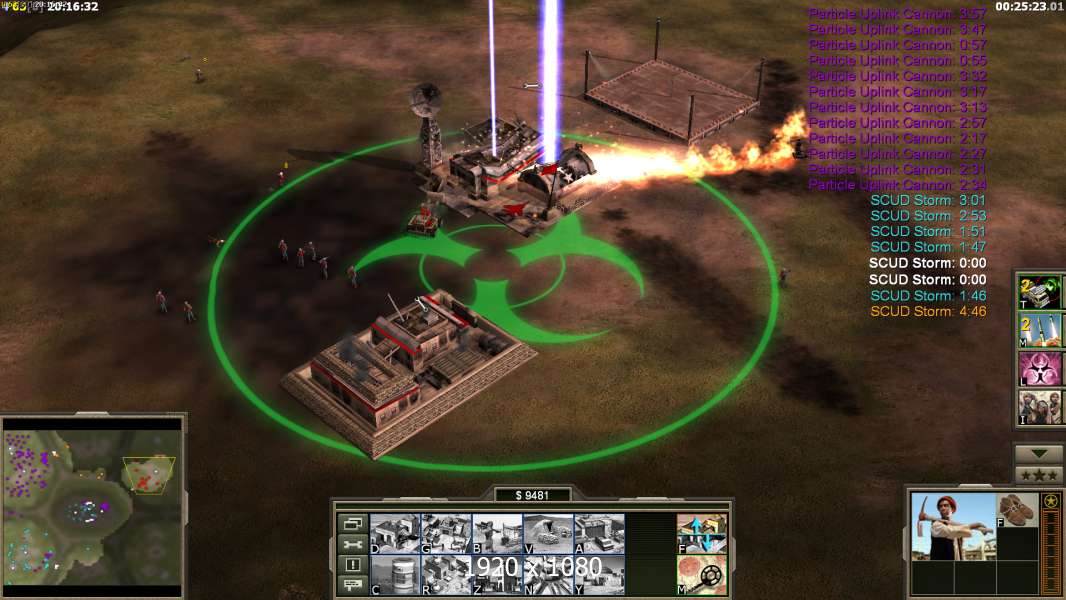Click the wrench button on command bar

point(352,544)
